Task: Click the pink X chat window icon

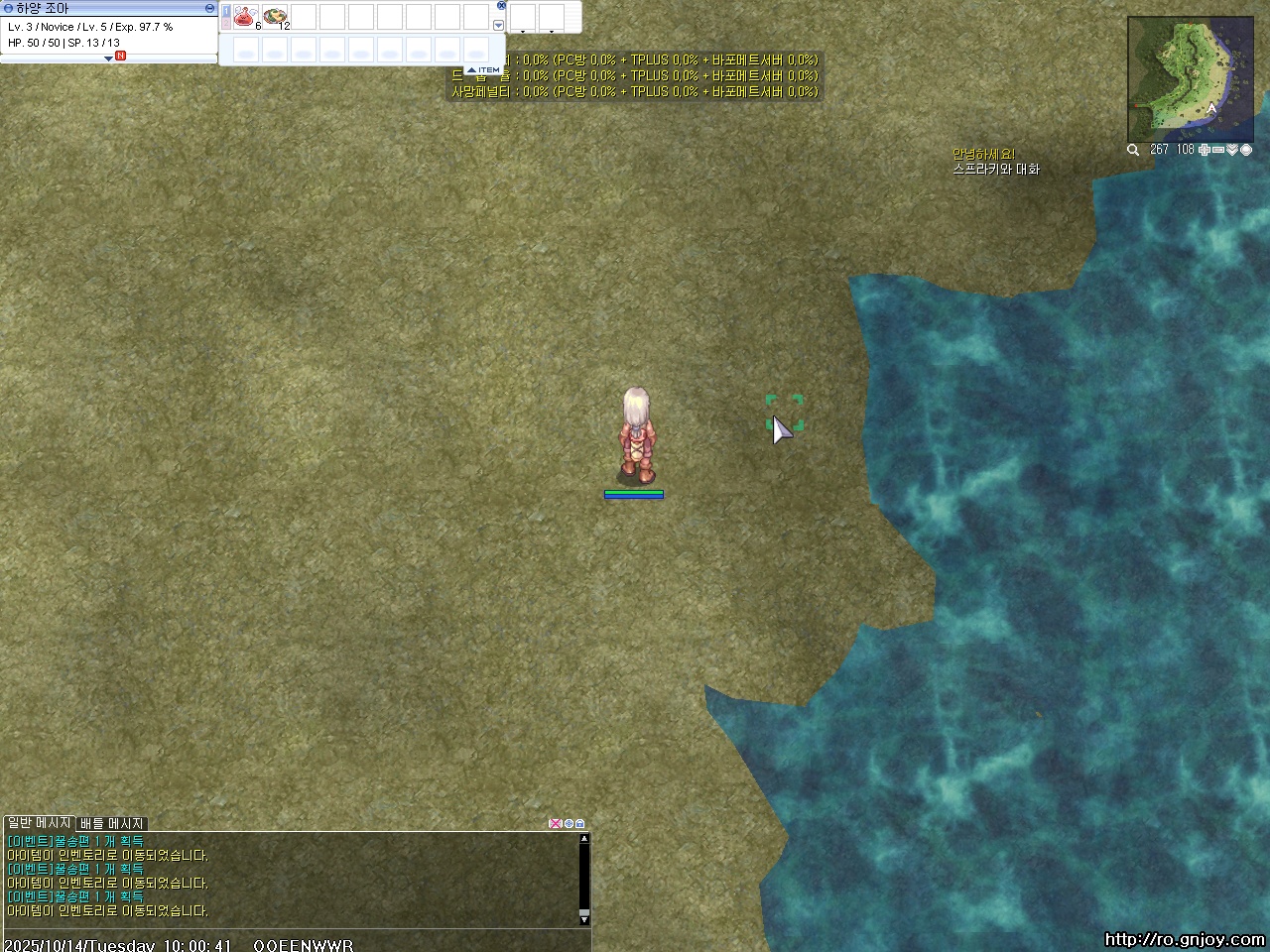Action: (x=555, y=823)
